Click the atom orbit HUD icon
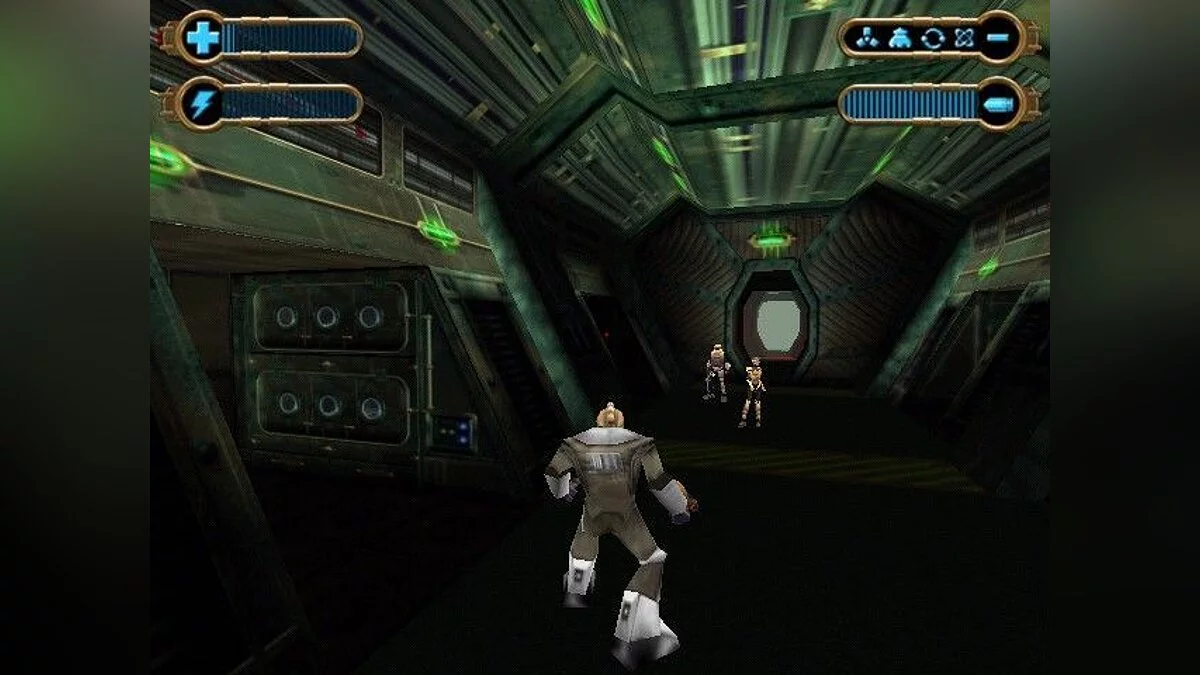The width and height of the screenshot is (1200, 675). 964,38
